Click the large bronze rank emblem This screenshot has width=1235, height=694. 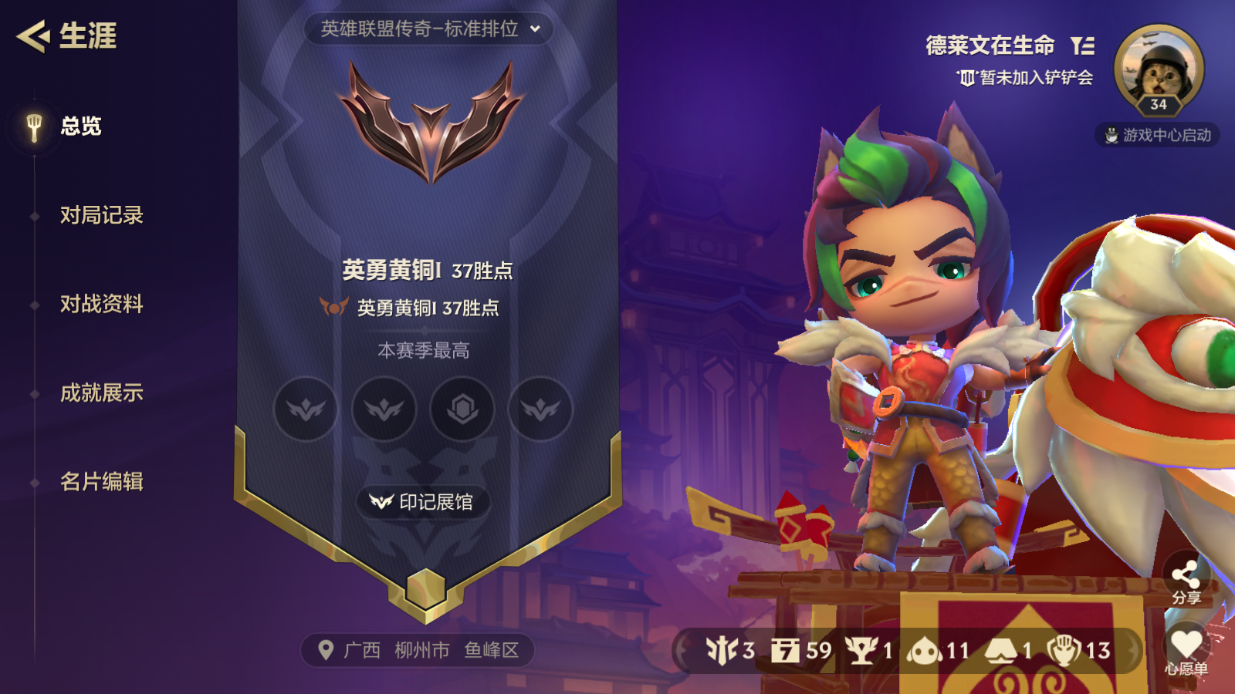coord(430,122)
